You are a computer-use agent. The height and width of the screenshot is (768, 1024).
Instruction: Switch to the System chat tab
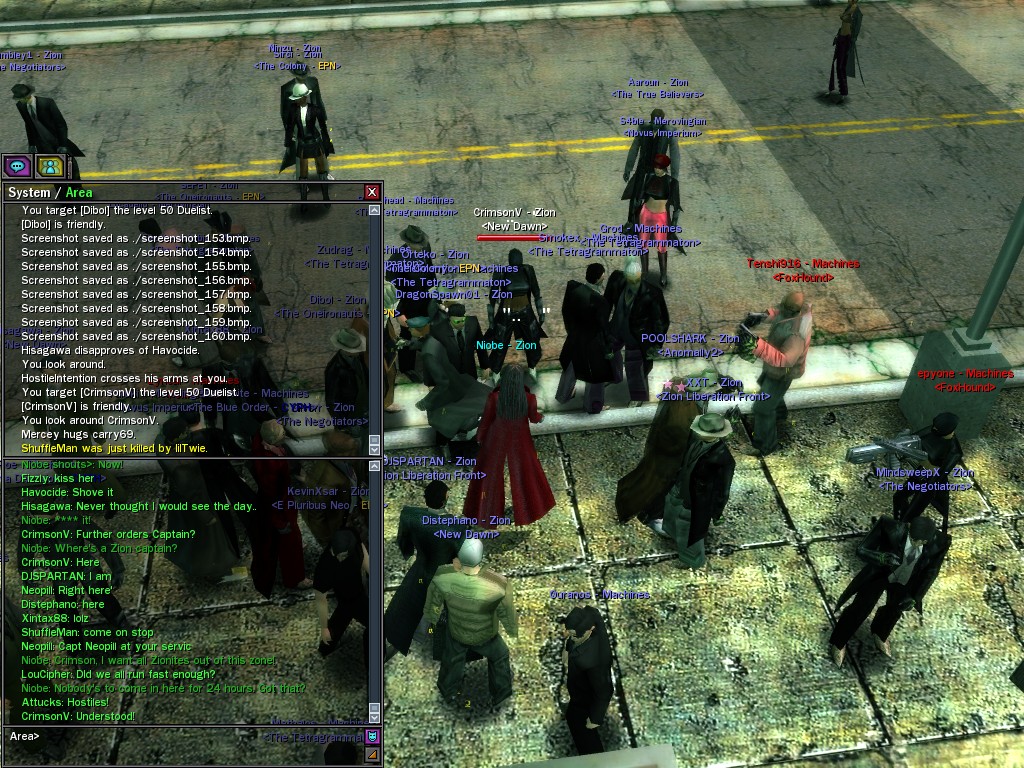tap(28, 192)
